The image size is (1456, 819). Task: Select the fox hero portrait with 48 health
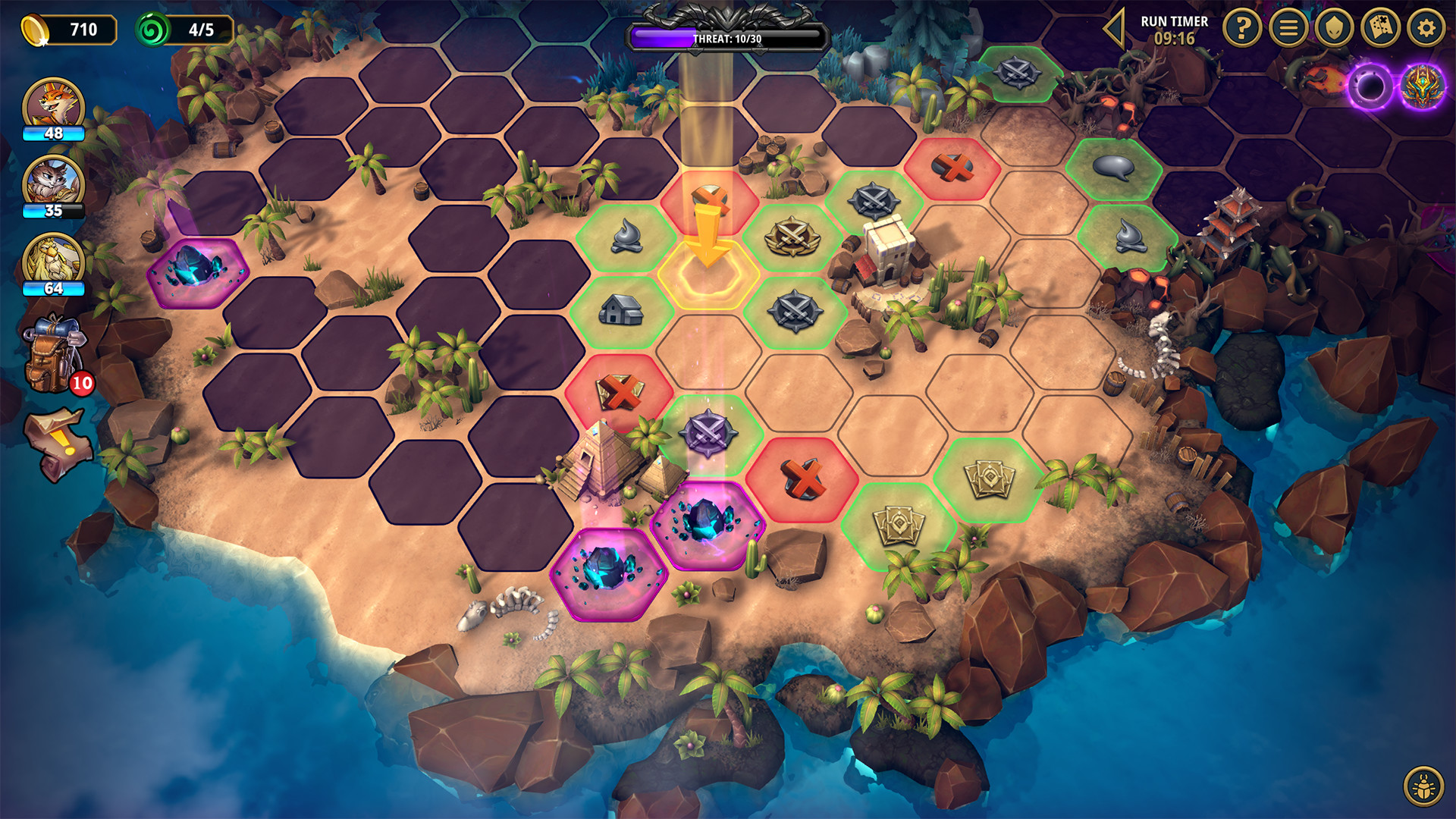point(53,102)
